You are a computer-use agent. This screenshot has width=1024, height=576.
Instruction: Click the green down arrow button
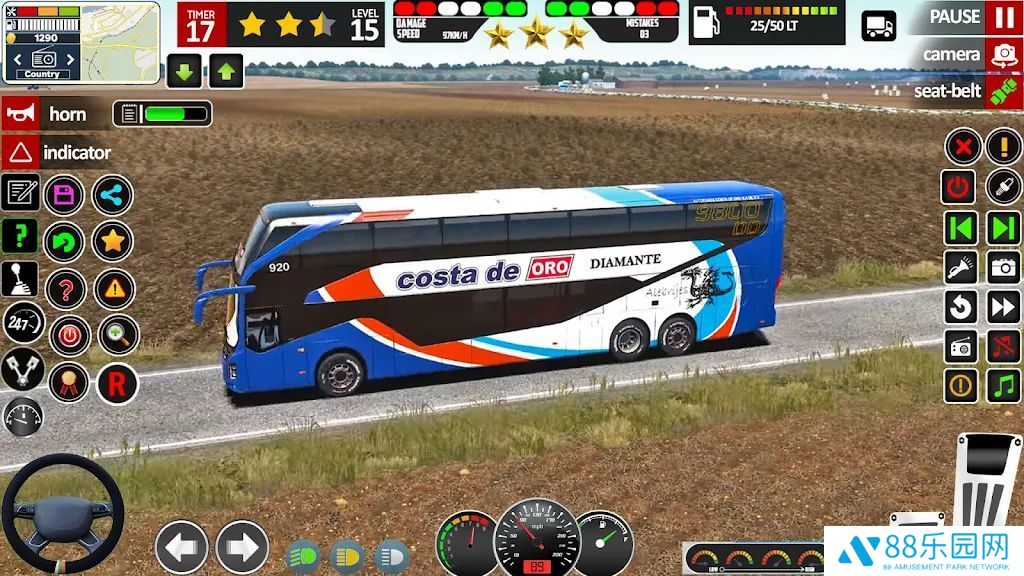click(x=185, y=71)
